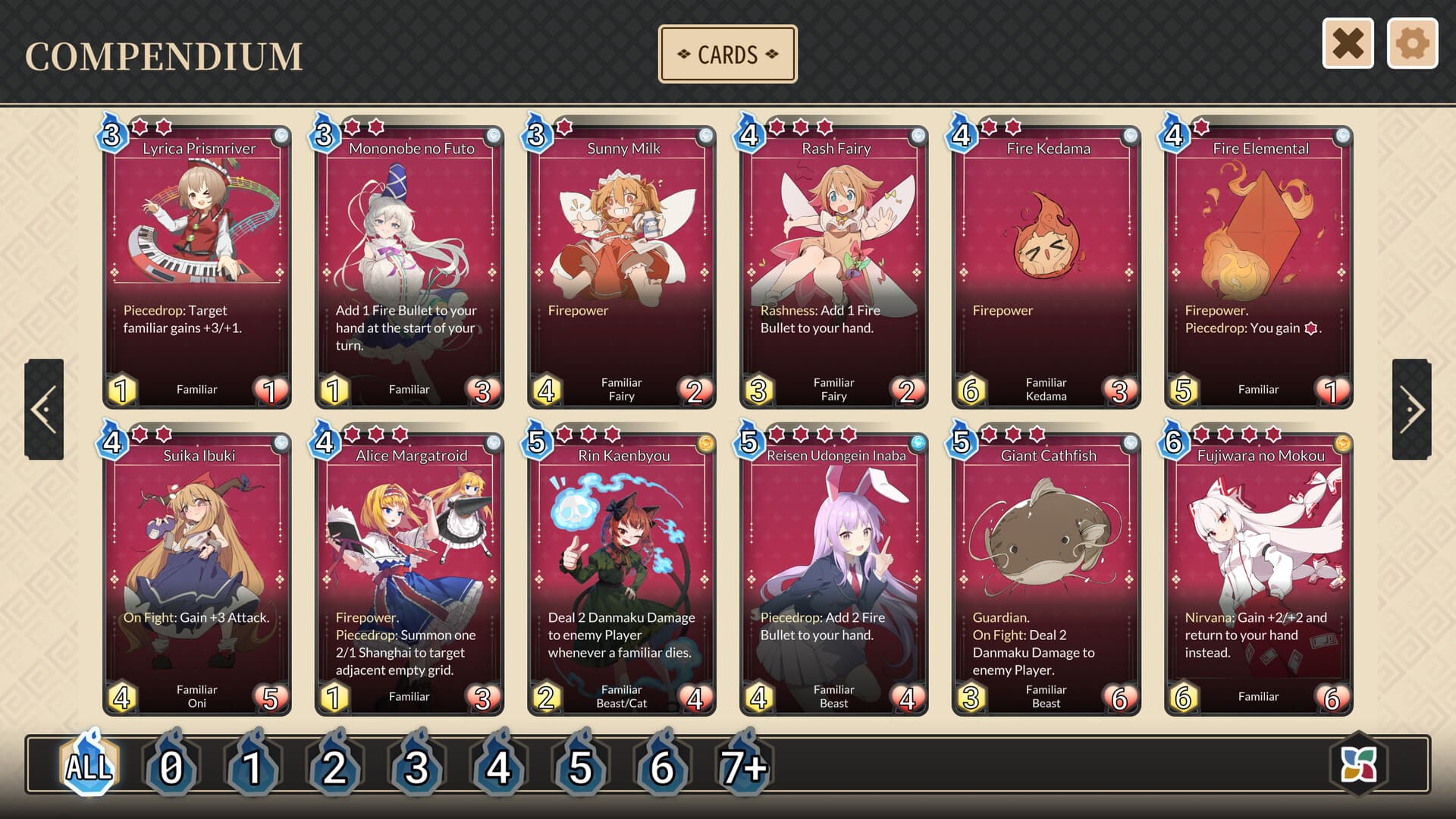Advance to the next page with the right chevron
Viewport: 1456px width, 819px height.
tap(1412, 409)
